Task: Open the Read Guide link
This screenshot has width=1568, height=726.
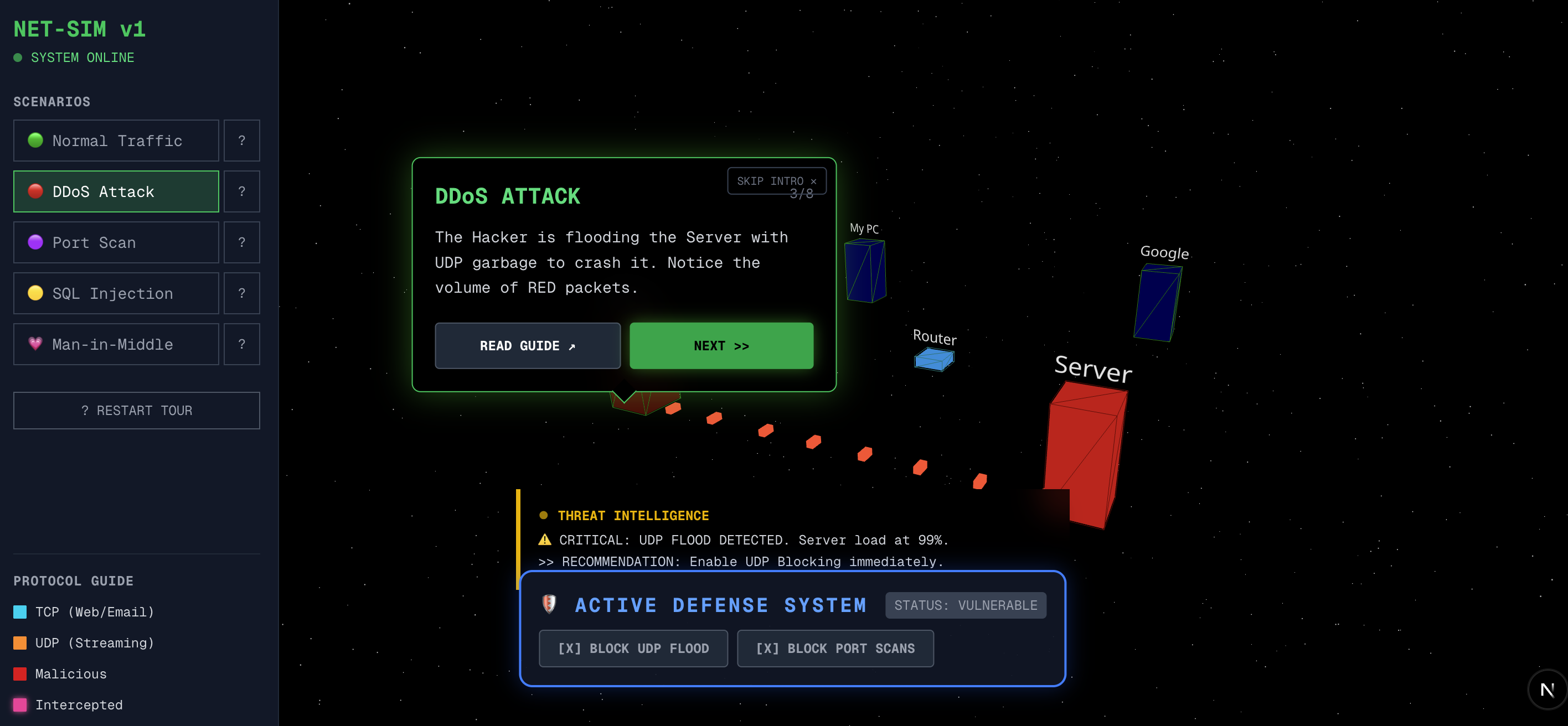Action: (527, 346)
